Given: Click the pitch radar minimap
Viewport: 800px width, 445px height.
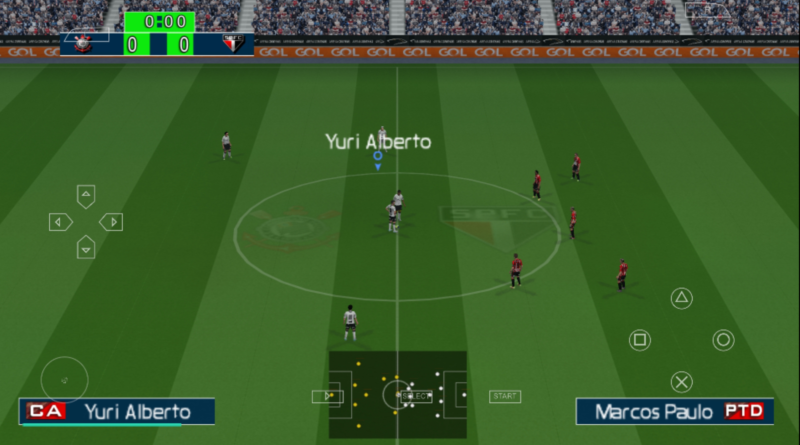Looking at the screenshot, I should click(397, 394).
